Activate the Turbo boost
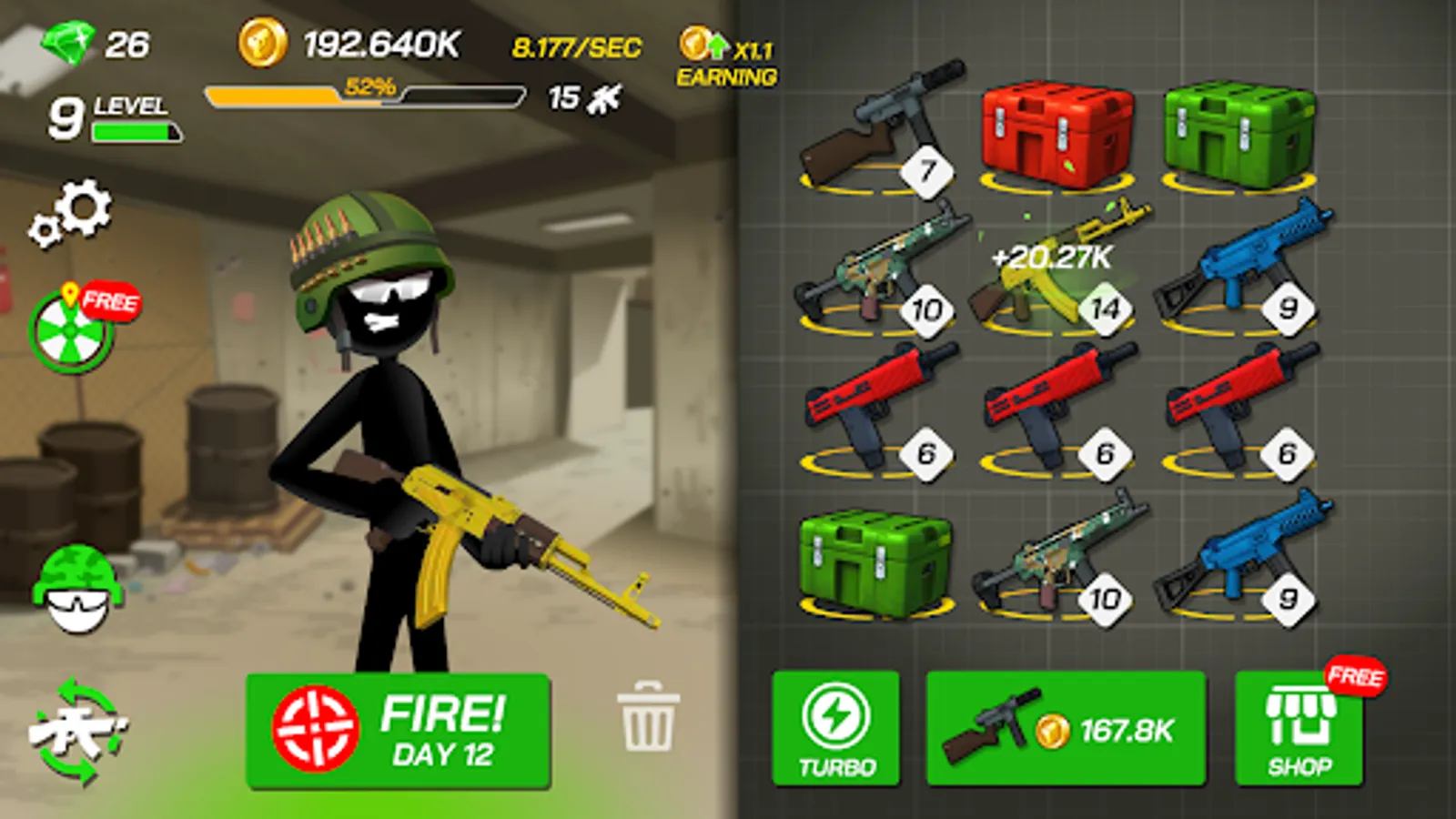The image size is (1456, 819). coord(835,728)
